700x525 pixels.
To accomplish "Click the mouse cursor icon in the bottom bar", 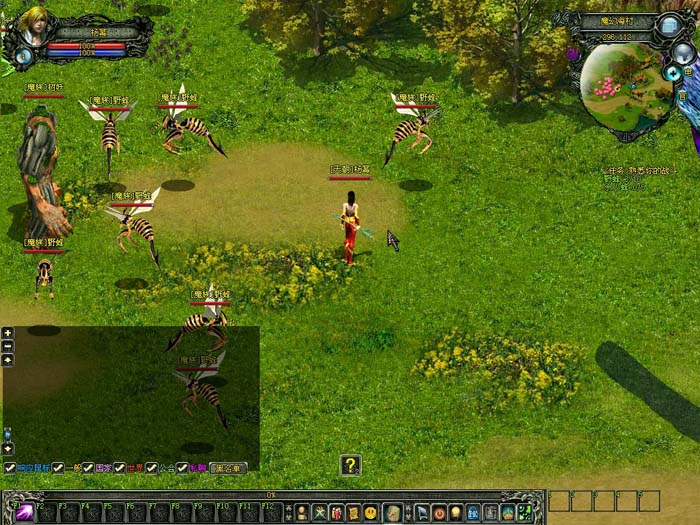I will click(422, 512).
